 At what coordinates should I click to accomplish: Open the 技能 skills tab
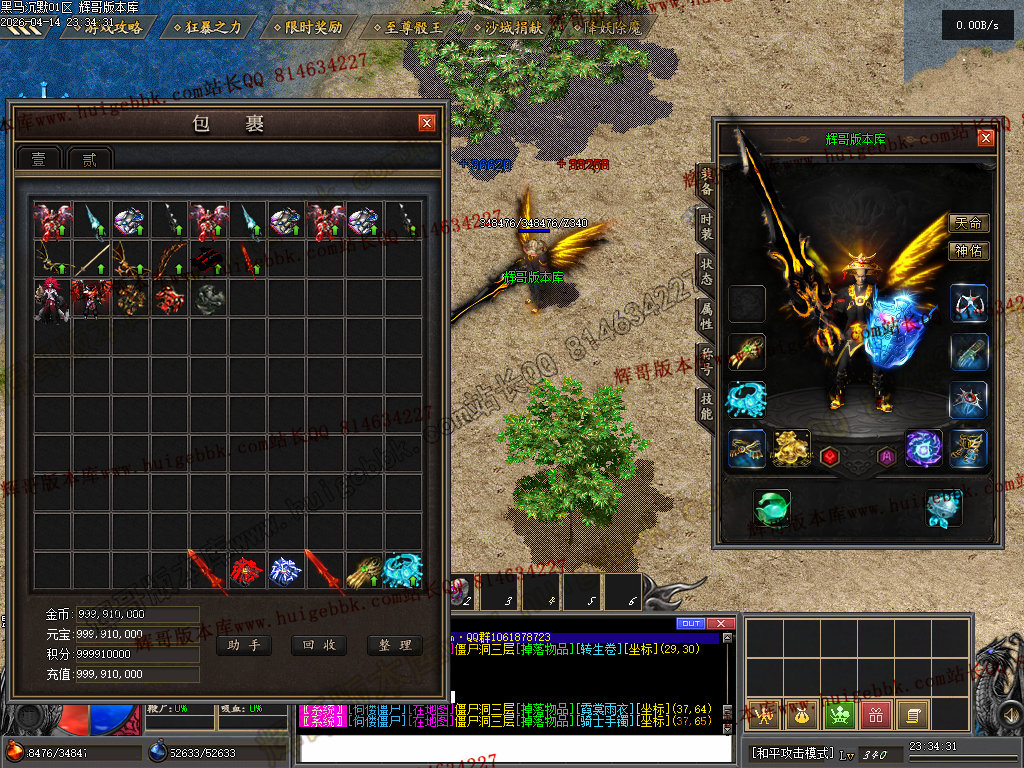coord(706,406)
